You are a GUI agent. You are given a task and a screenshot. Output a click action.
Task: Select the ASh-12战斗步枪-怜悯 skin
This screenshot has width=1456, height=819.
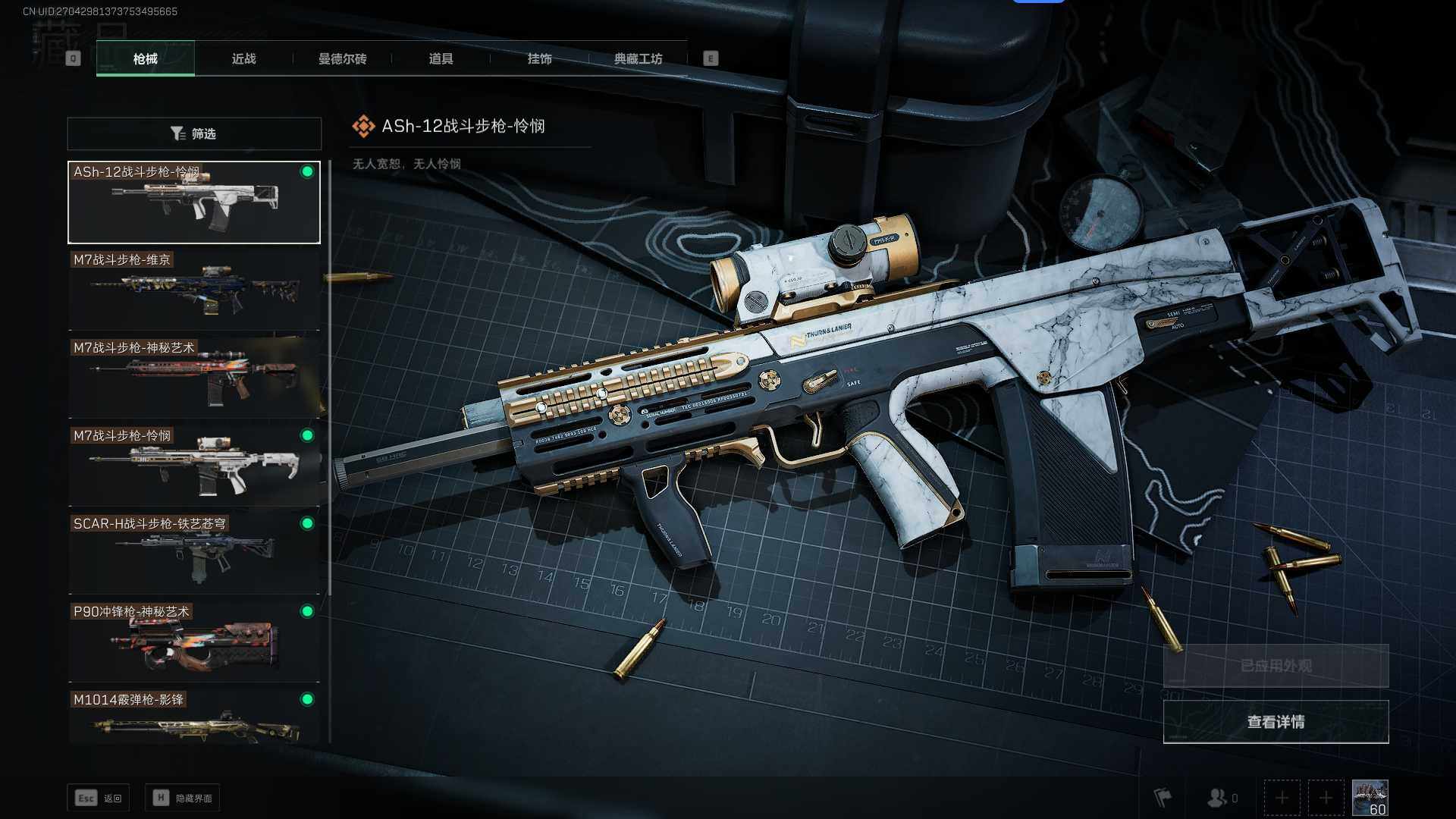(194, 202)
